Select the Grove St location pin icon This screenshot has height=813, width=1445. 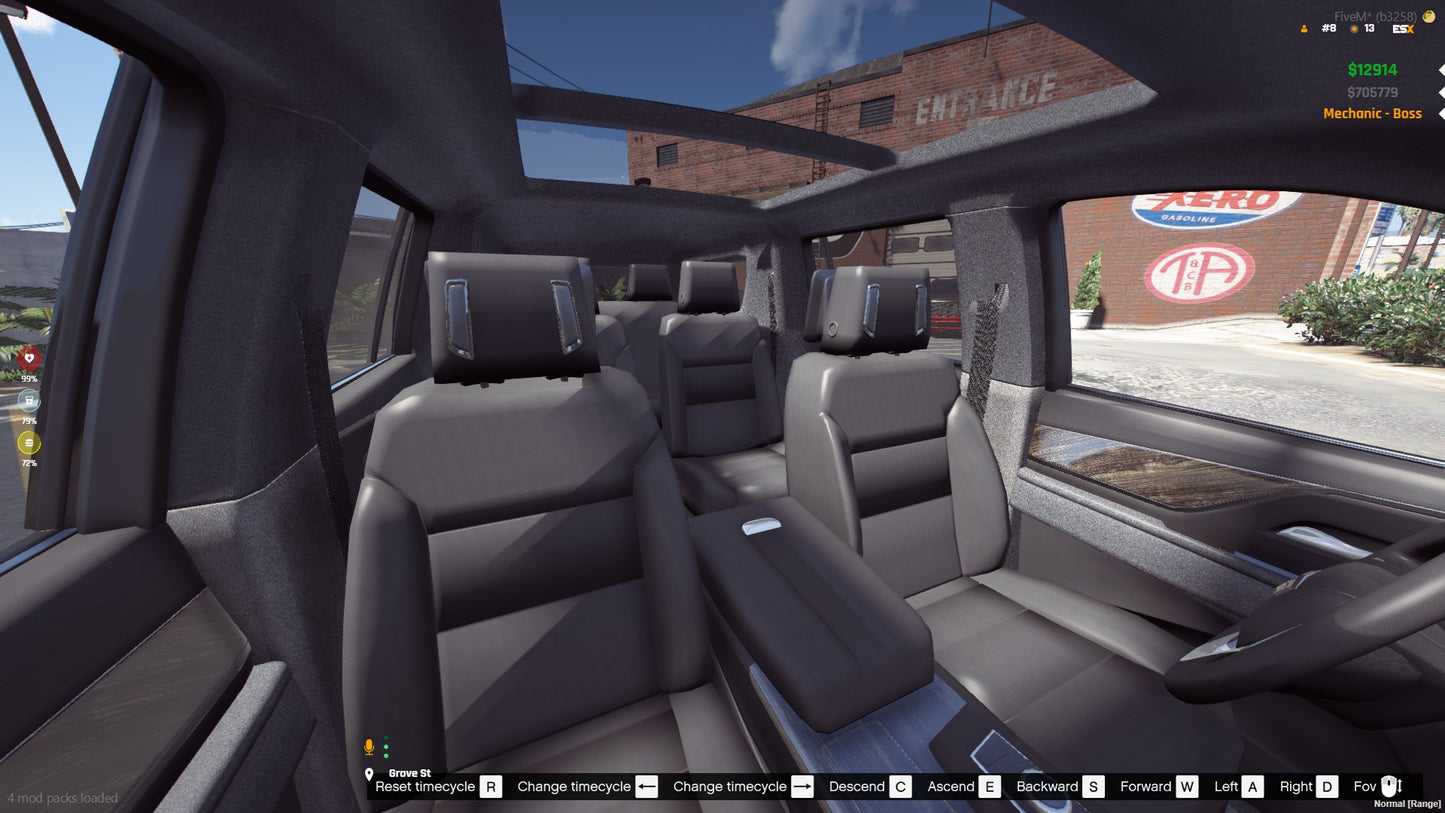click(371, 773)
